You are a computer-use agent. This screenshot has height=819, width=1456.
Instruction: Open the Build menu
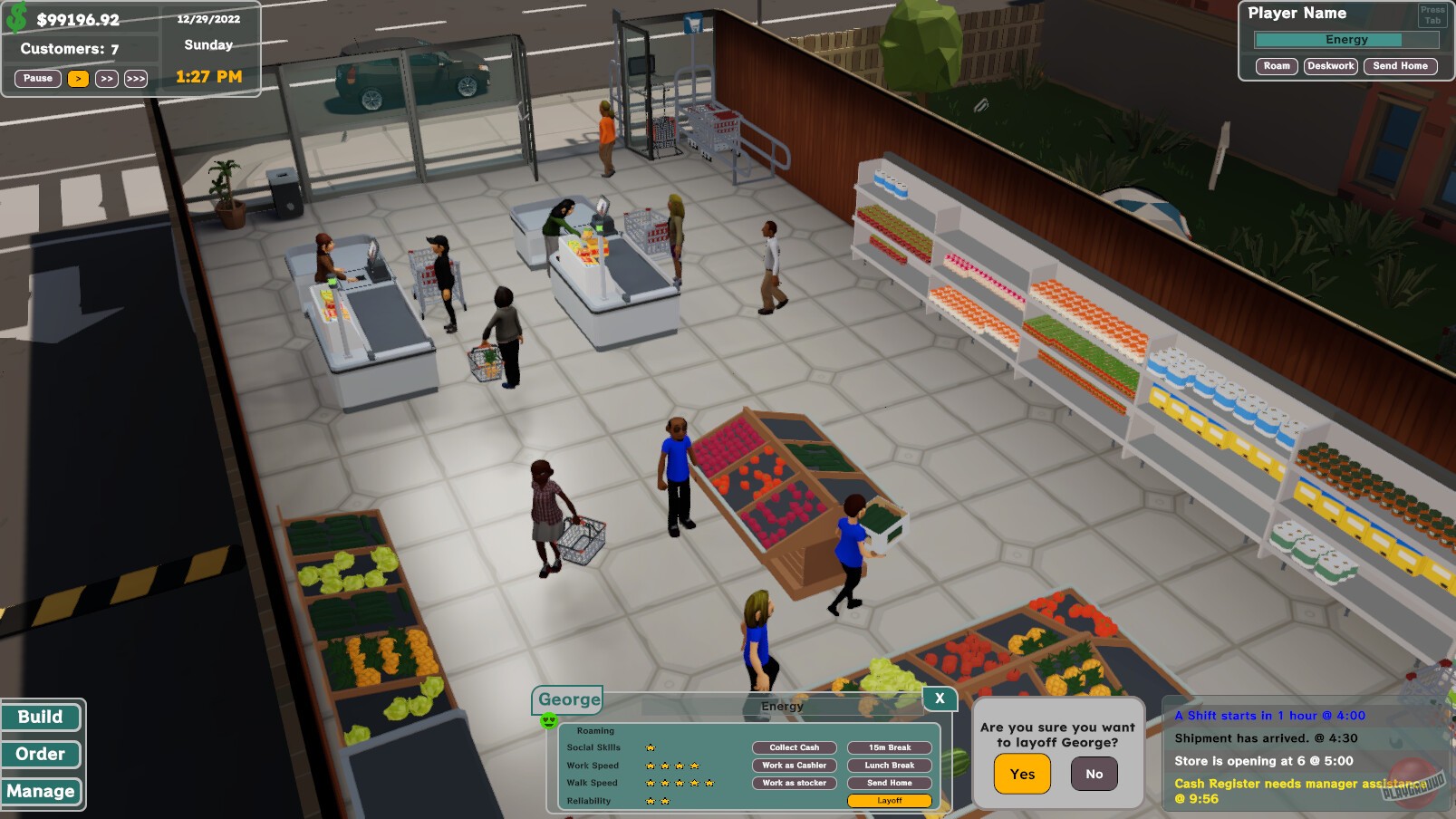(x=41, y=717)
